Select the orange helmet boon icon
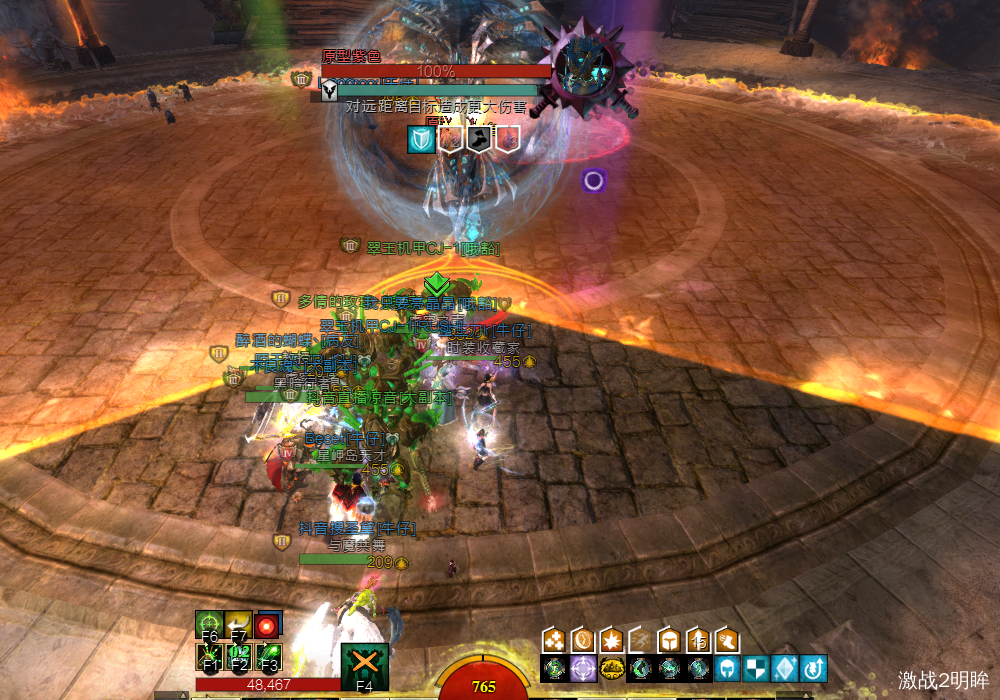This screenshot has width=1000, height=700. point(669,639)
